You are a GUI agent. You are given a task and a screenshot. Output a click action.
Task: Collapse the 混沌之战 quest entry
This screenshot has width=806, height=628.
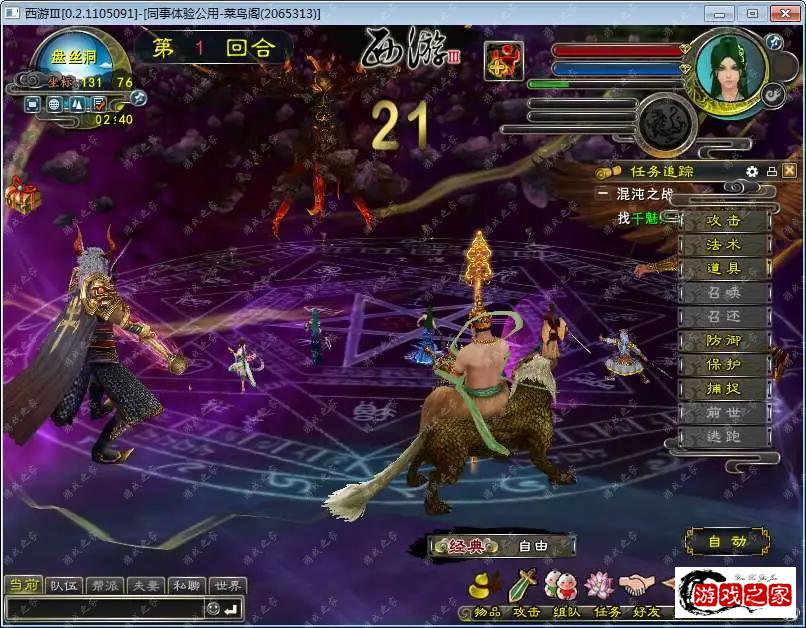click(x=603, y=194)
